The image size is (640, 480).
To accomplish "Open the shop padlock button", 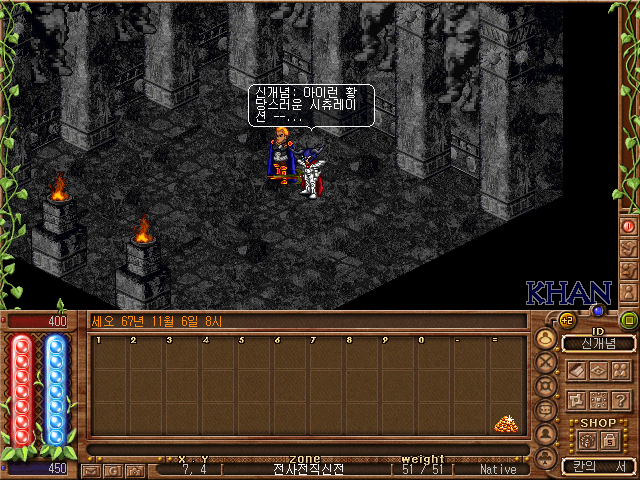I will click(607, 441).
